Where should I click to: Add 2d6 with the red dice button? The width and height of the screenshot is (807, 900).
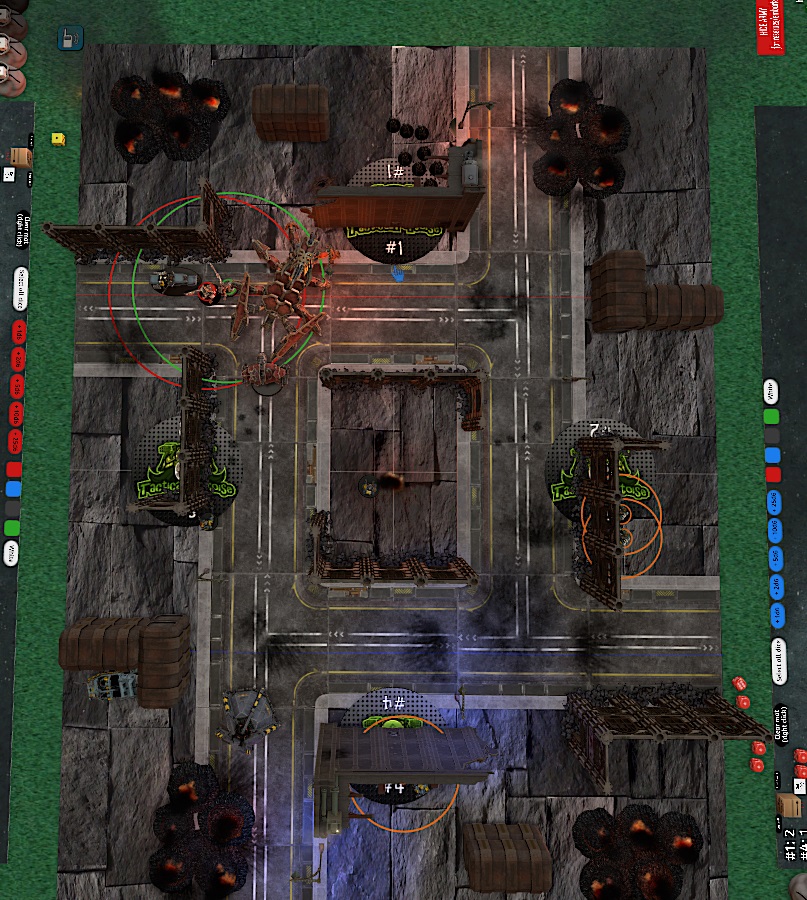click(x=16, y=357)
